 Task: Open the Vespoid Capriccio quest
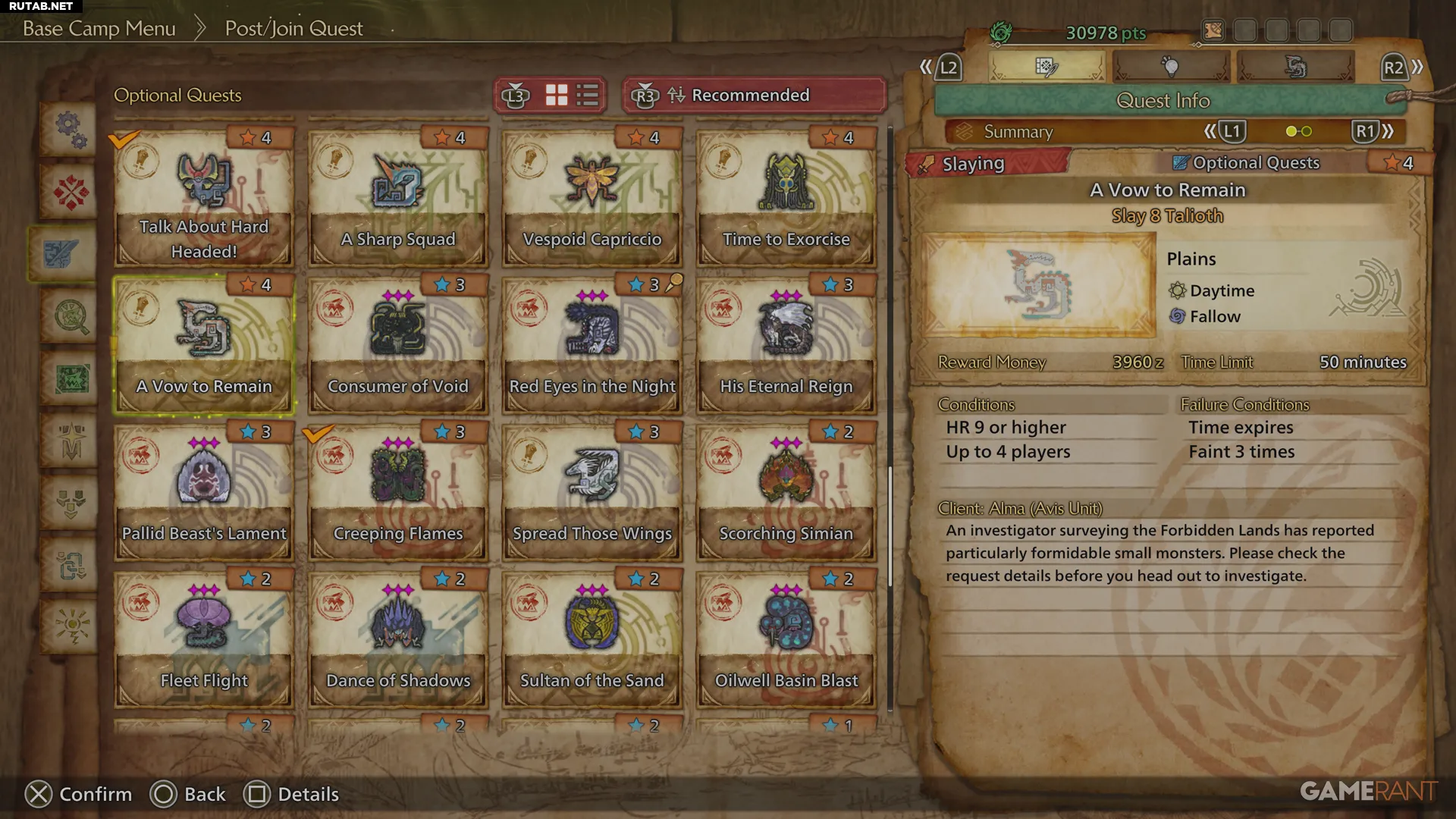click(x=591, y=199)
